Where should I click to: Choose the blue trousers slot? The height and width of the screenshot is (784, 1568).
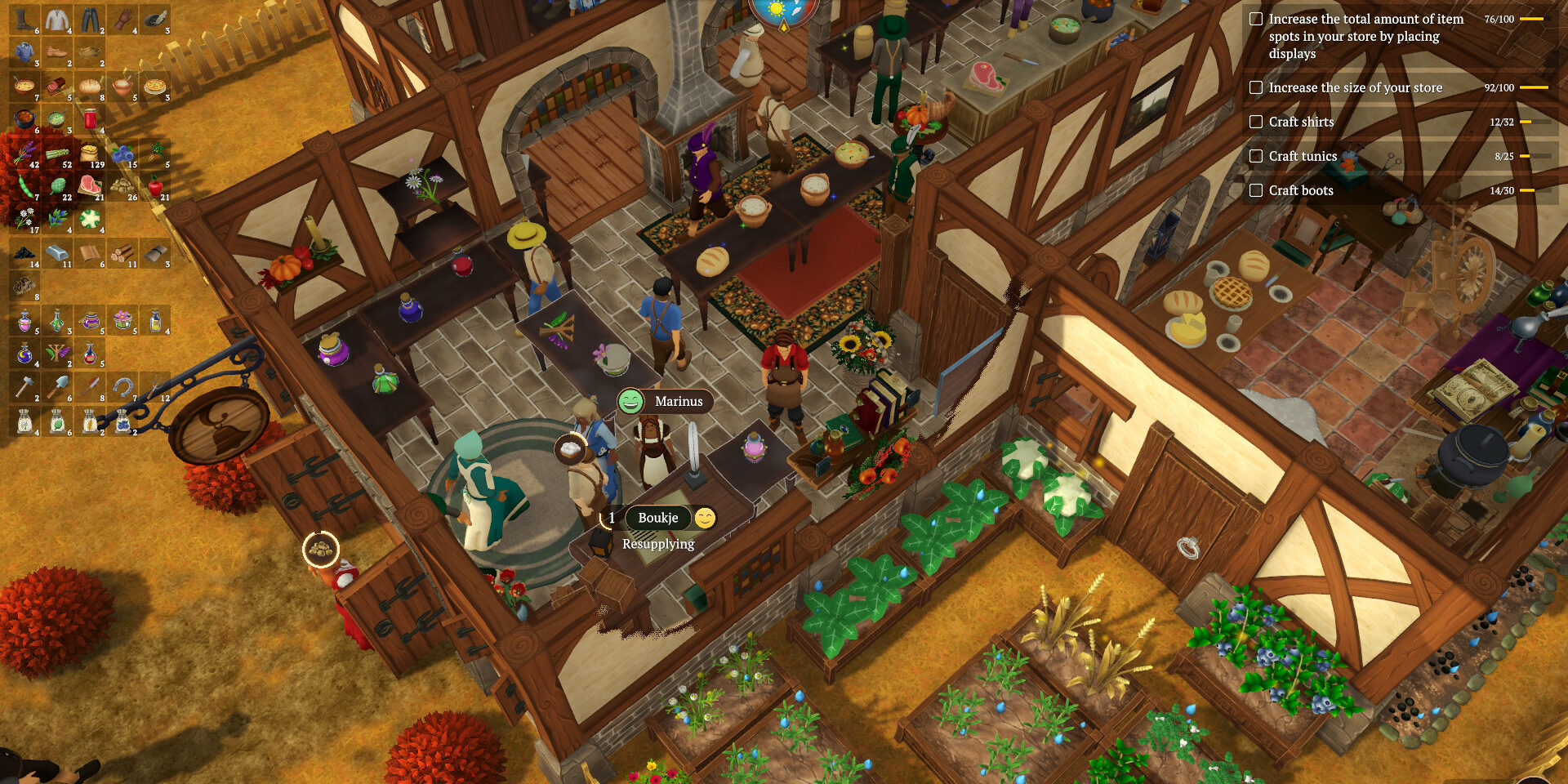click(90, 20)
